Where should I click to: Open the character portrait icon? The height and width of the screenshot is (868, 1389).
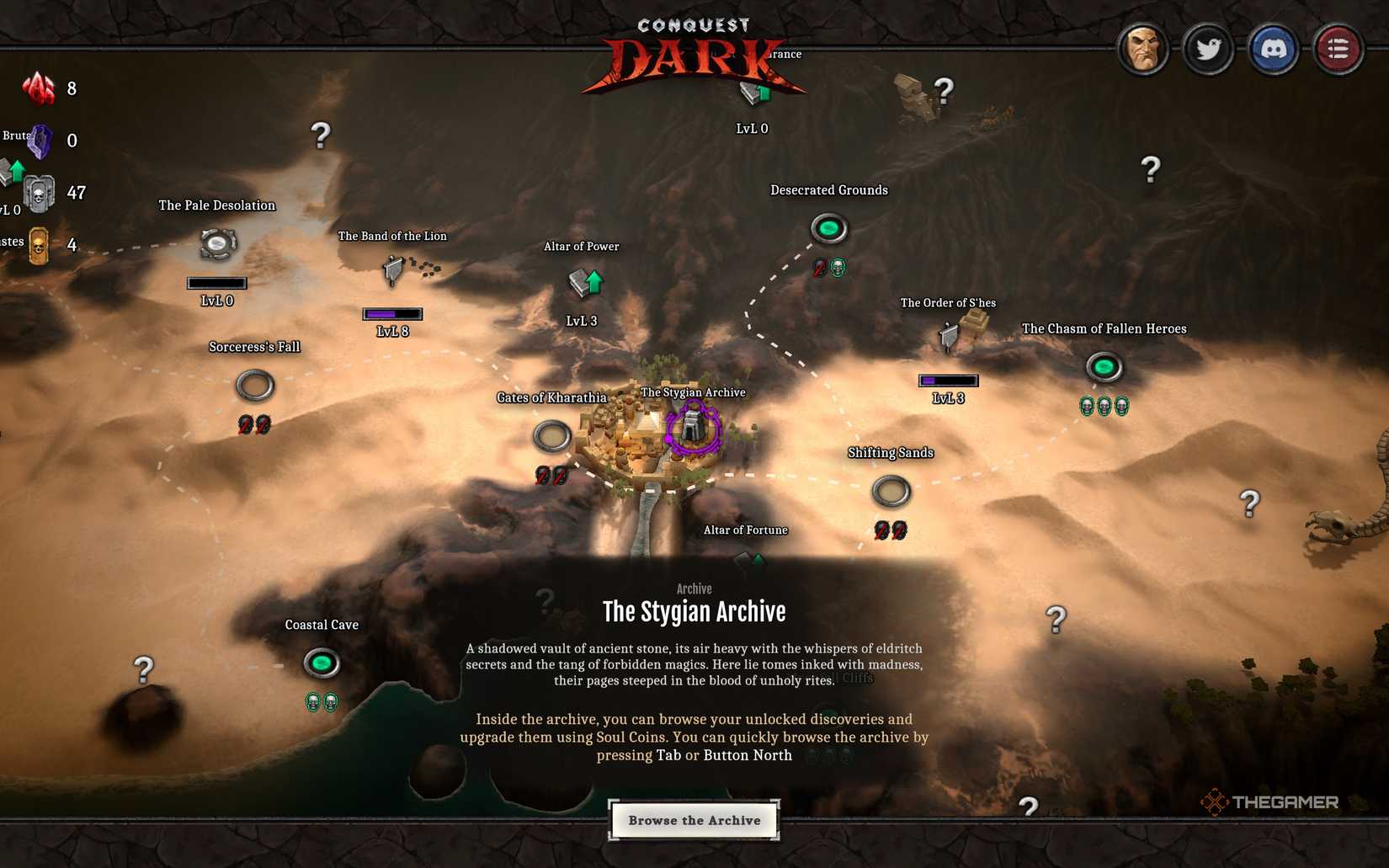1143,49
